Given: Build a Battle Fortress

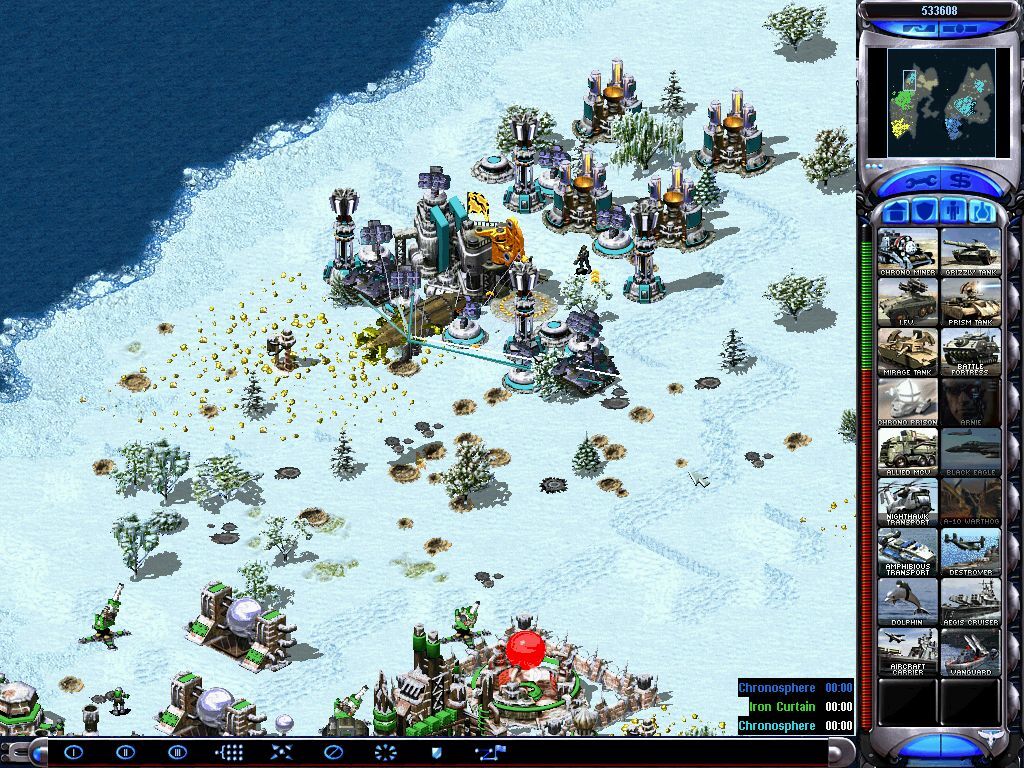Looking at the screenshot, I should 970,352.
